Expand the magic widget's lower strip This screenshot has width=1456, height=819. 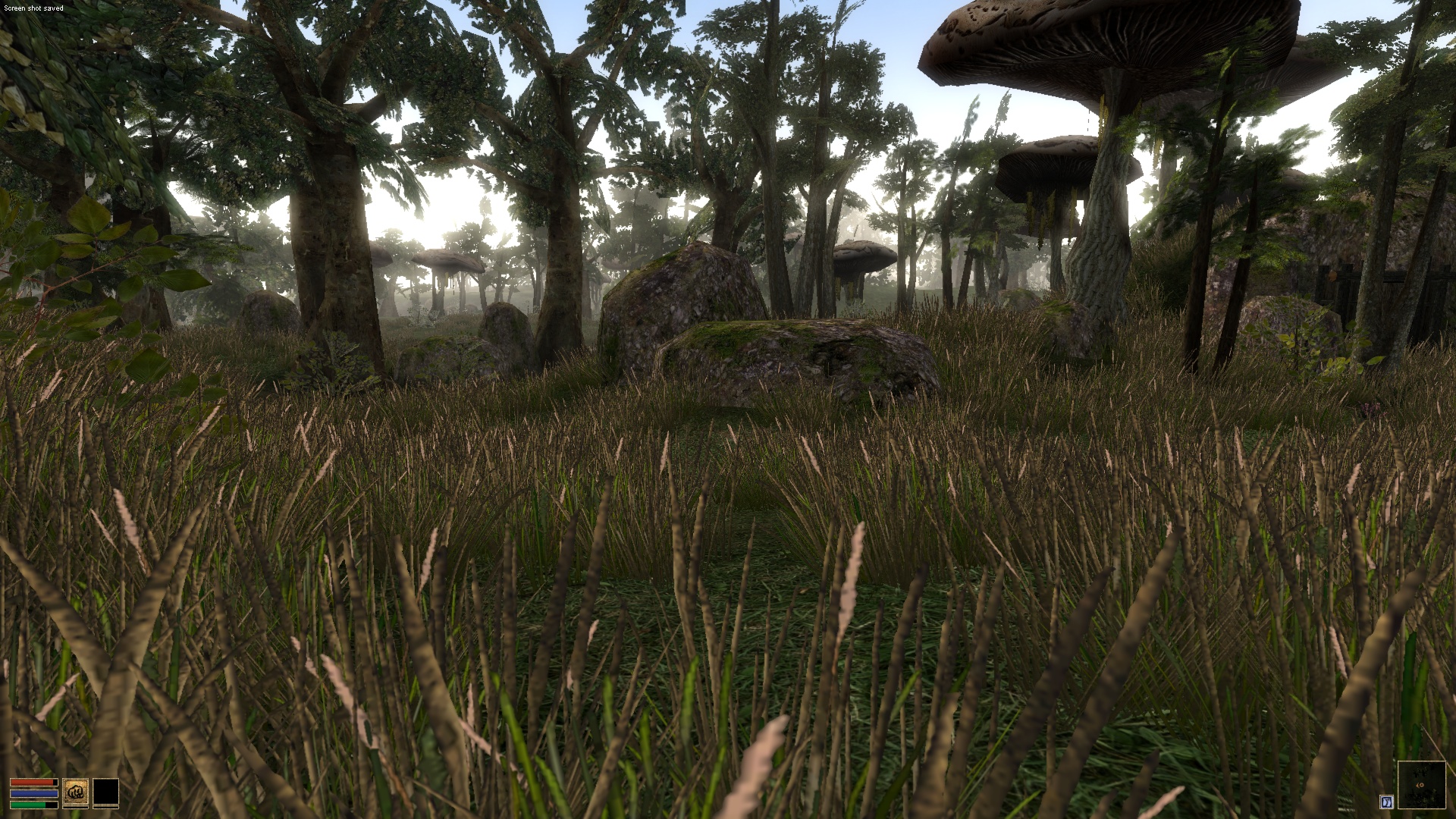point(106,808)
